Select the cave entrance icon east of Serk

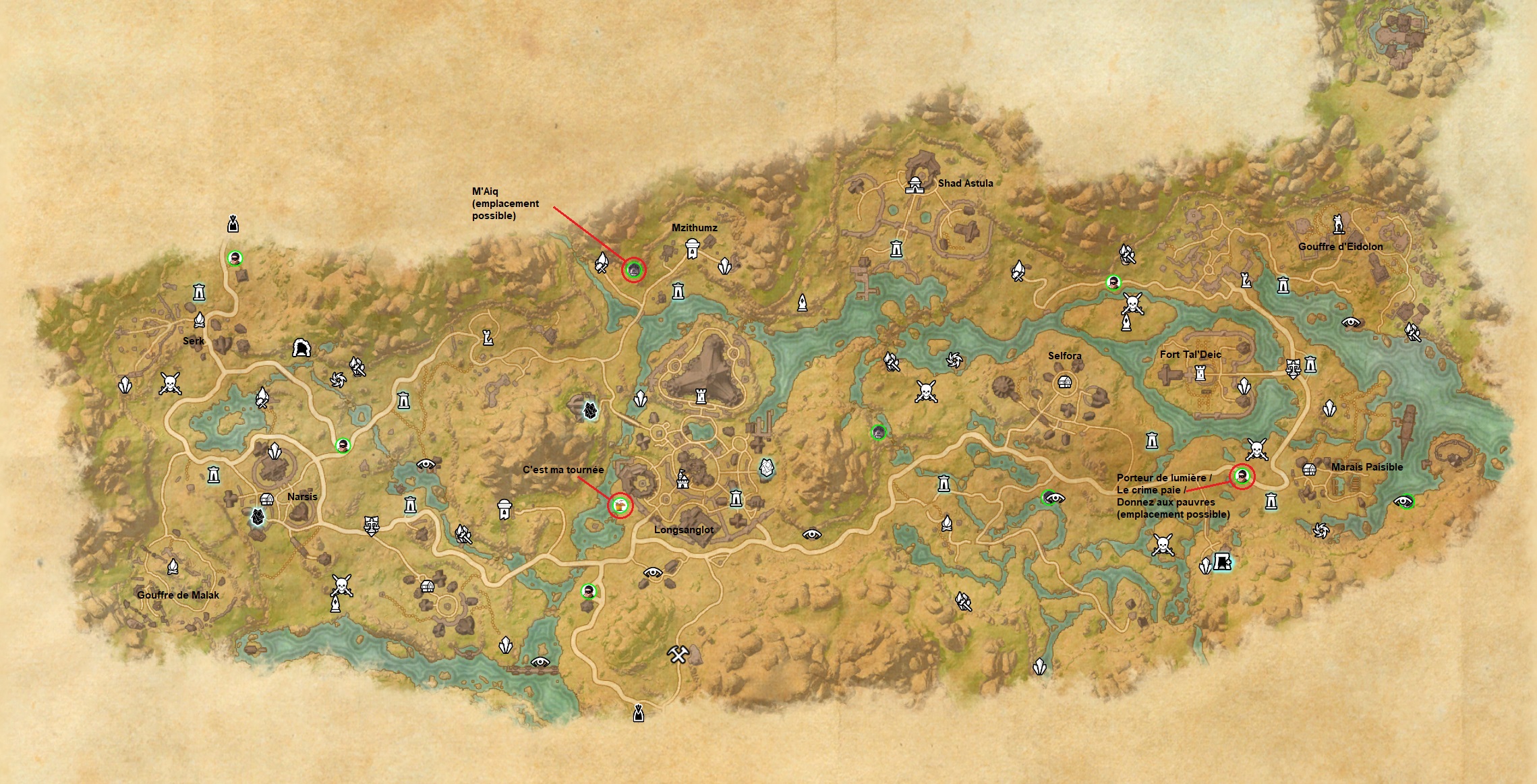(301, 349)
